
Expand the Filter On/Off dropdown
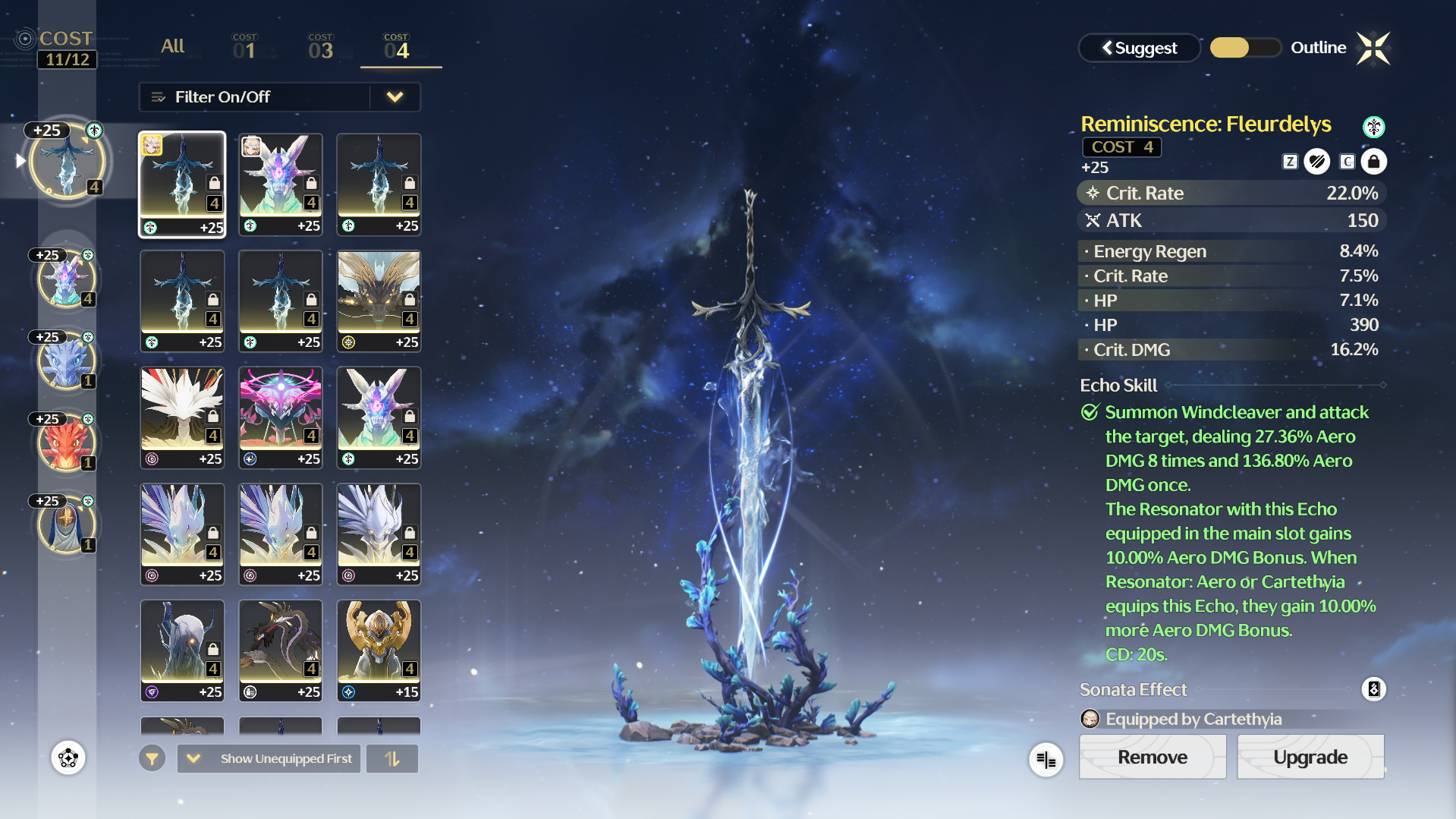pyautogui.click(x=395, y=97)
